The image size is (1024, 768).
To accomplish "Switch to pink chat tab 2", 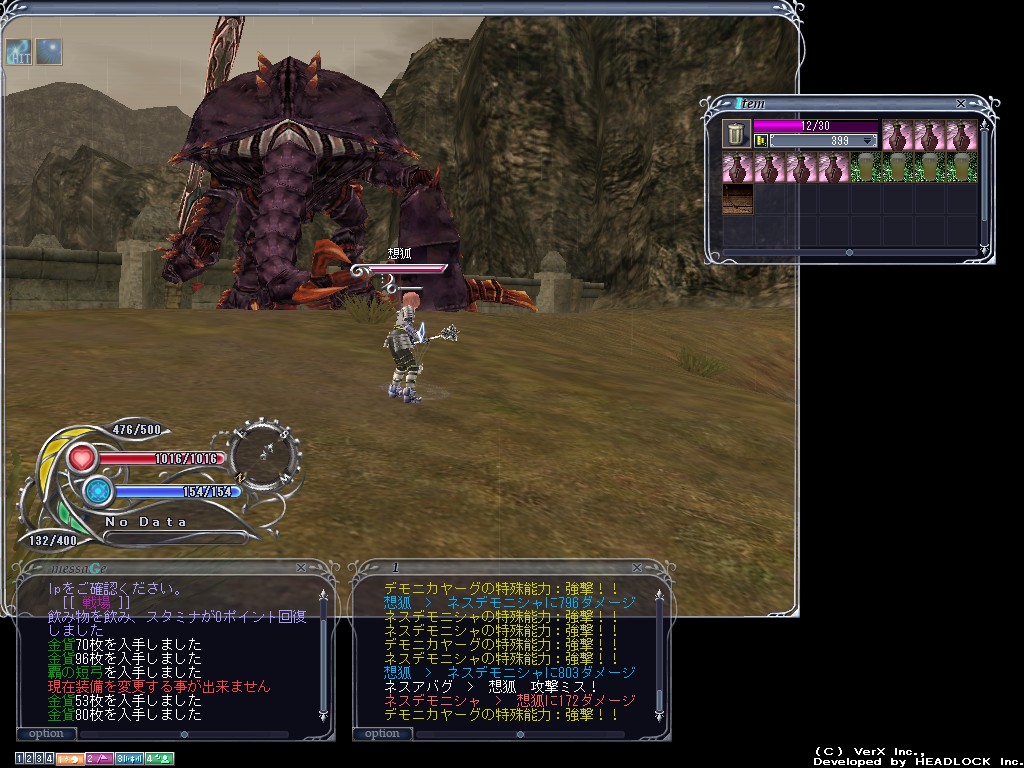I will pyautogui.click(x=98, y=759).
